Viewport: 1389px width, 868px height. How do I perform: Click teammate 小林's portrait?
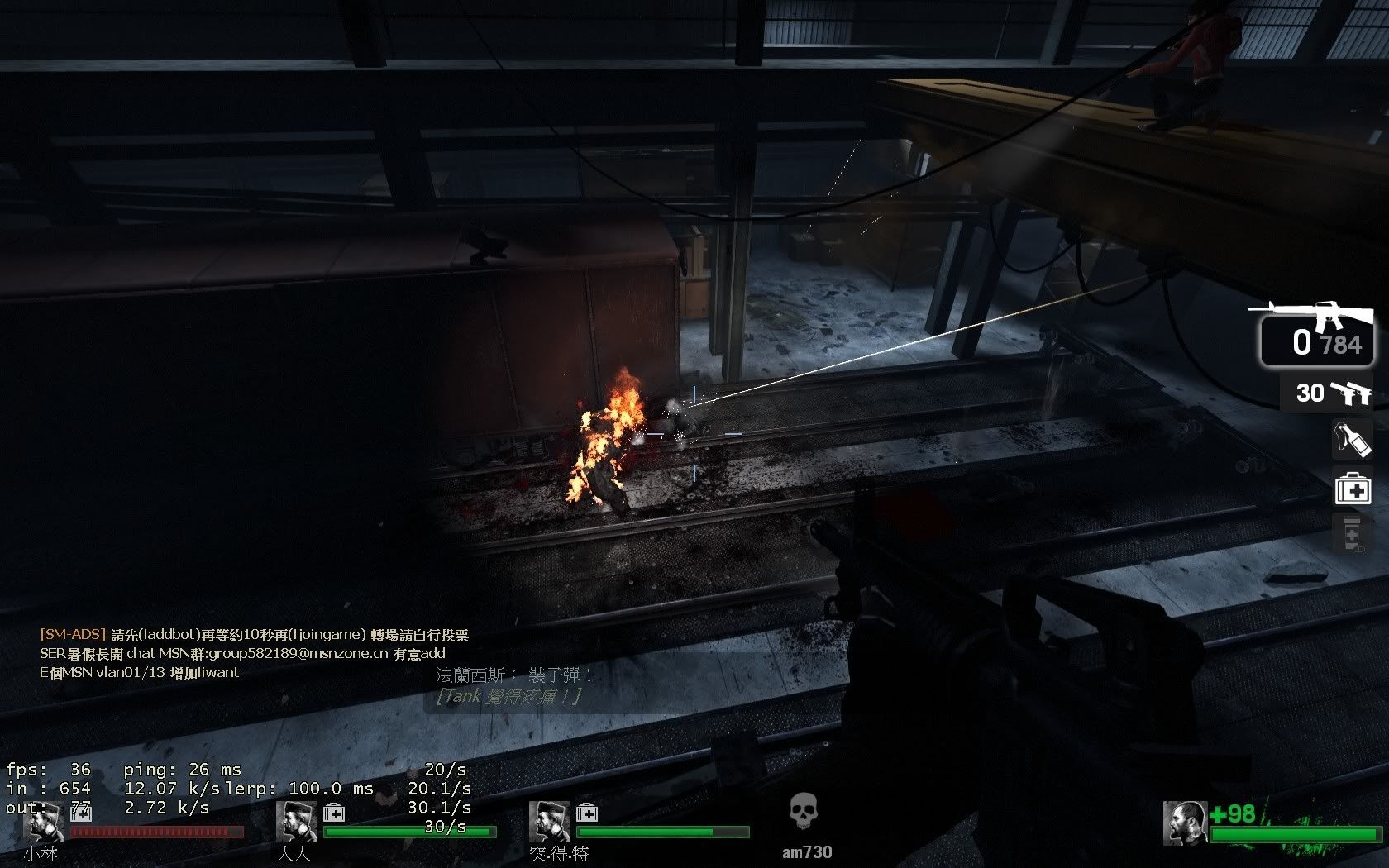click(44, 823)
